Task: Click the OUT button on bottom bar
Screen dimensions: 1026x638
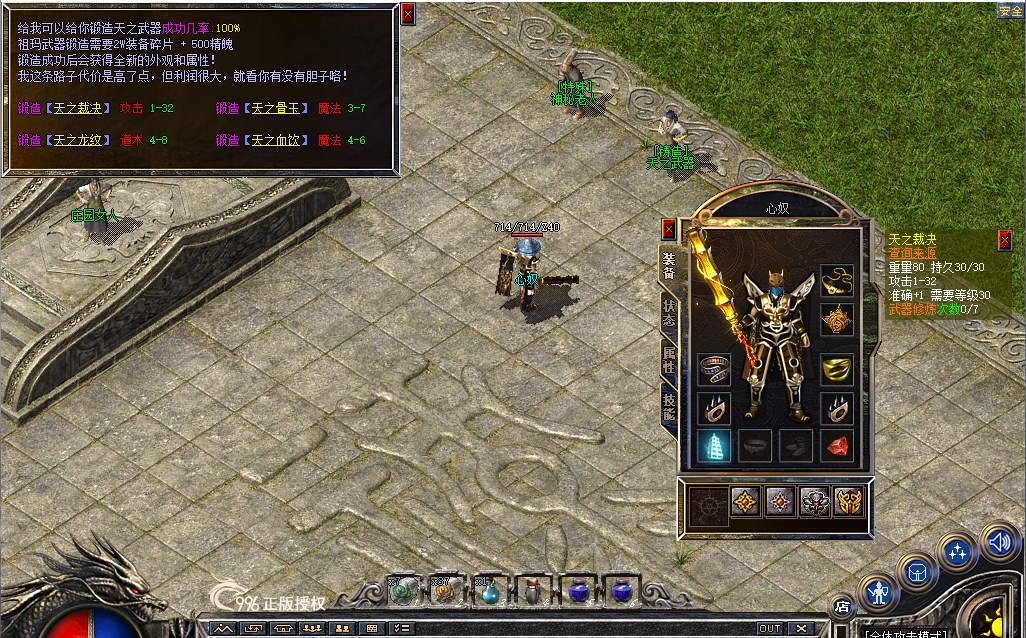Action: (x=769, y=628)
